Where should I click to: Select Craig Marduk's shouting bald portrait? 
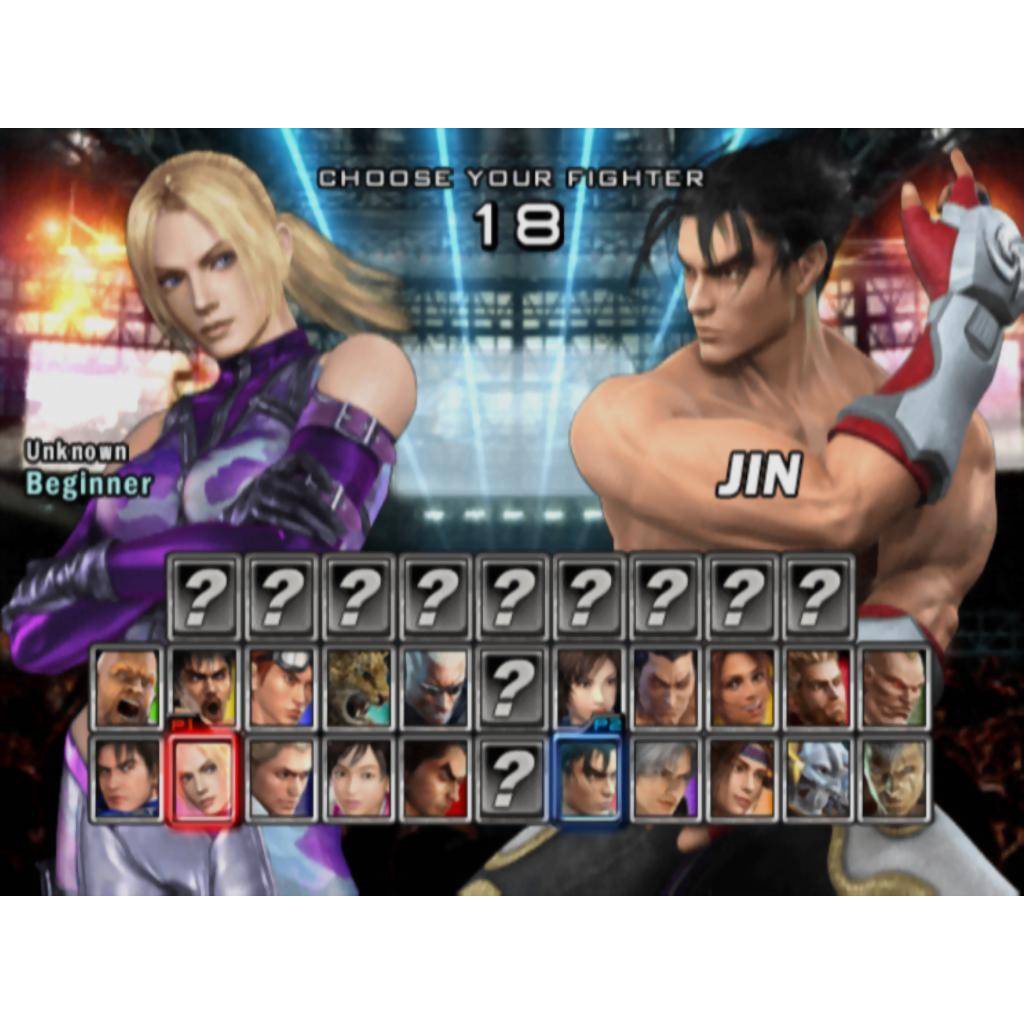pyautogui.click(x=127, y=688)
